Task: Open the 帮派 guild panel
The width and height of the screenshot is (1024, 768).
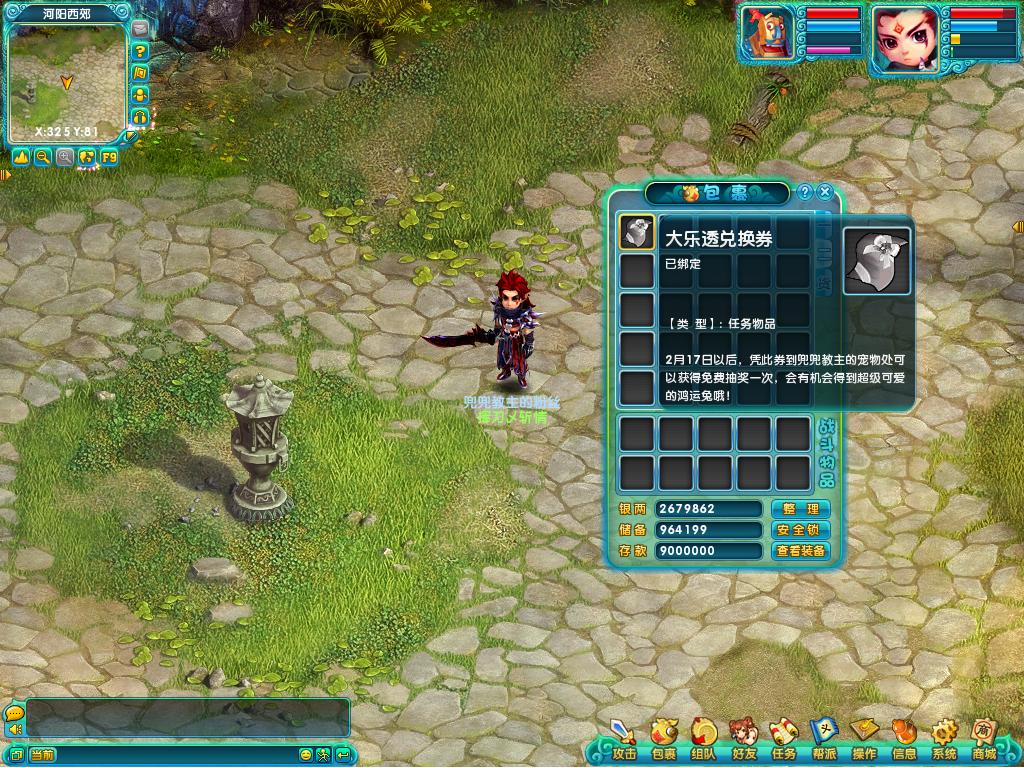Action: (x=823, y=738)
